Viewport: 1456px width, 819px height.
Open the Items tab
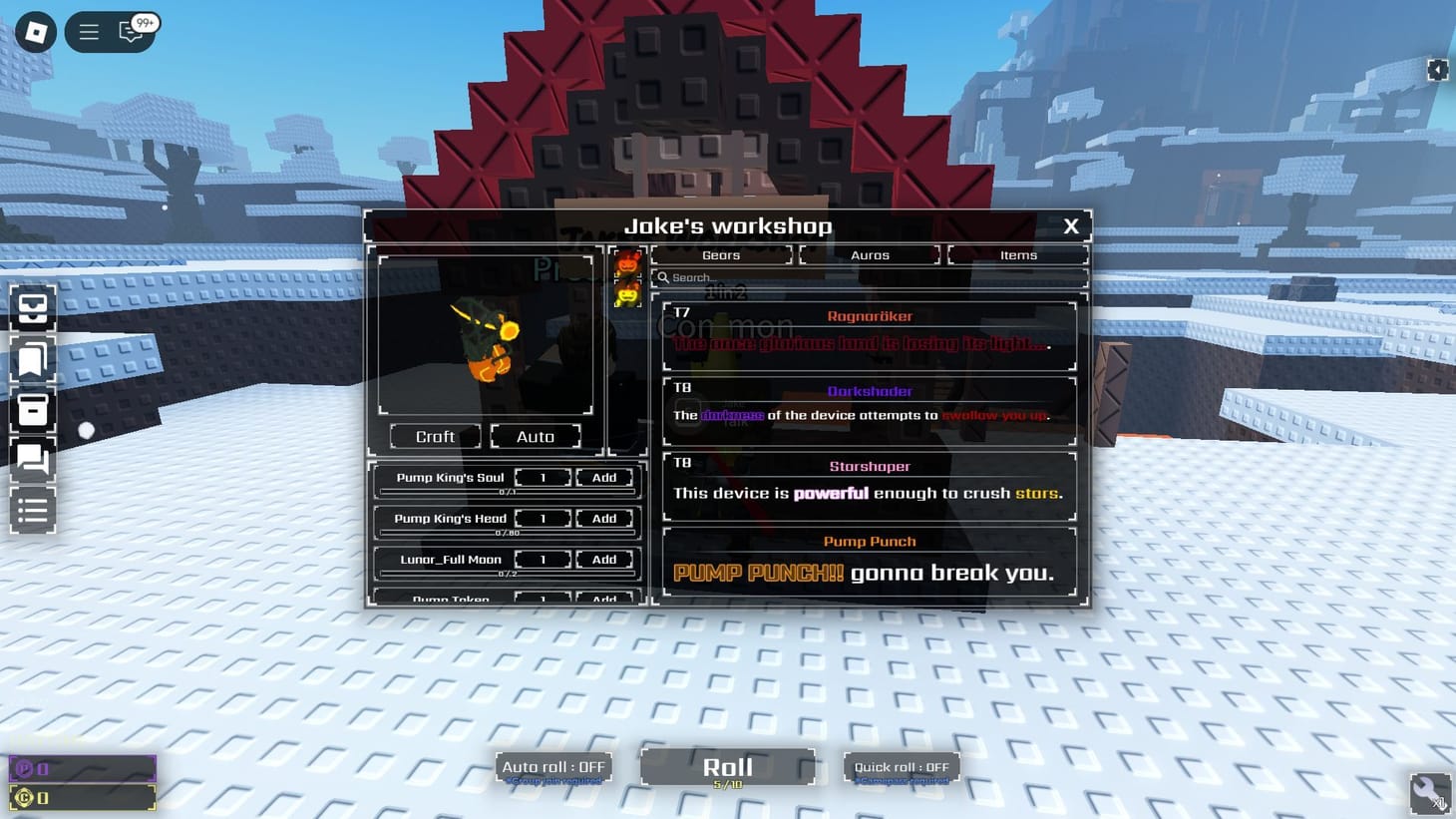click(x=1017, y=254)
